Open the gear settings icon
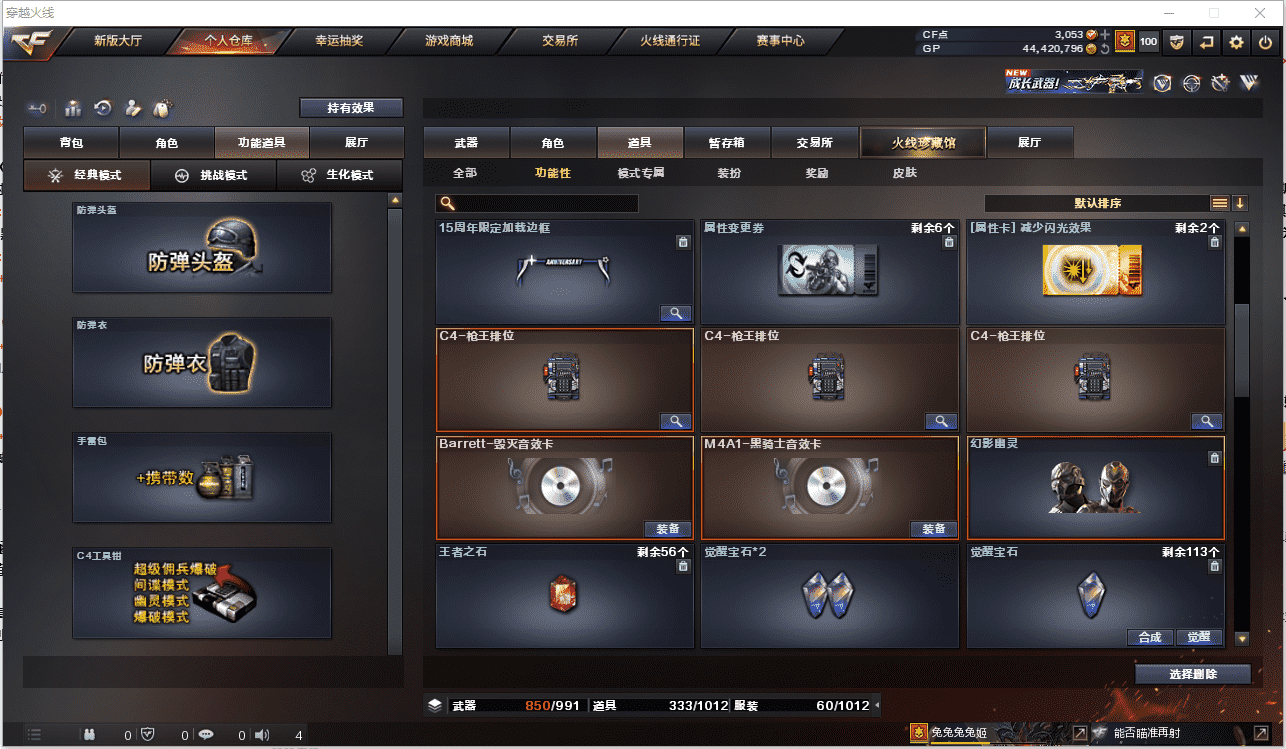The image size is (1286, 749). (1237, 42)
